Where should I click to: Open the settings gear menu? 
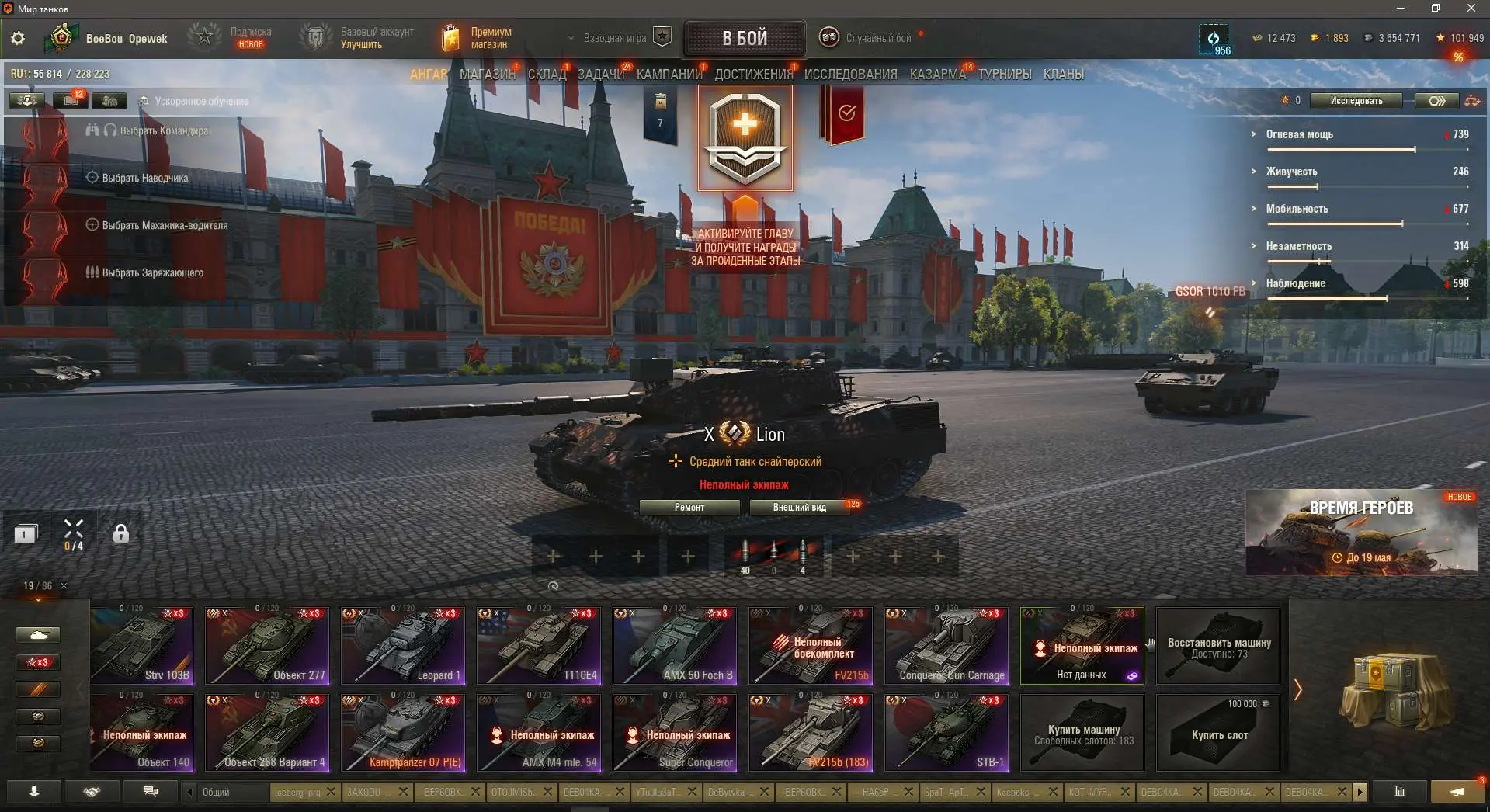pyautogui.click(x=18, y=38)
